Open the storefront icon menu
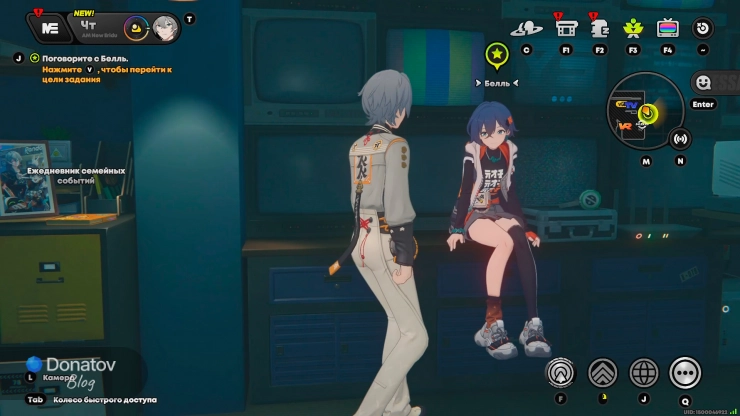 click(566, 28)
